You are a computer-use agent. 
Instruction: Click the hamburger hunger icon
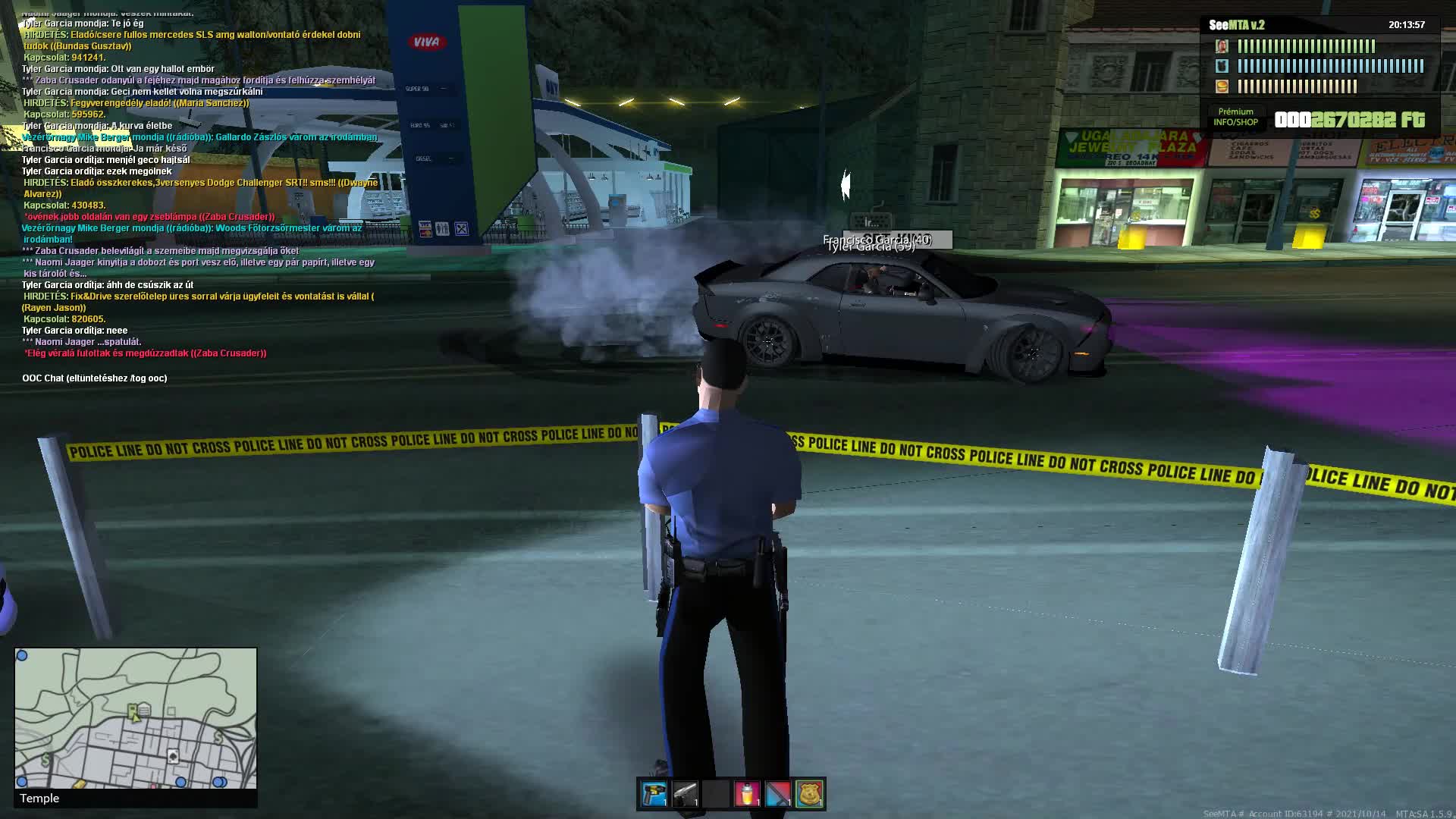[x=1222, y=86]
